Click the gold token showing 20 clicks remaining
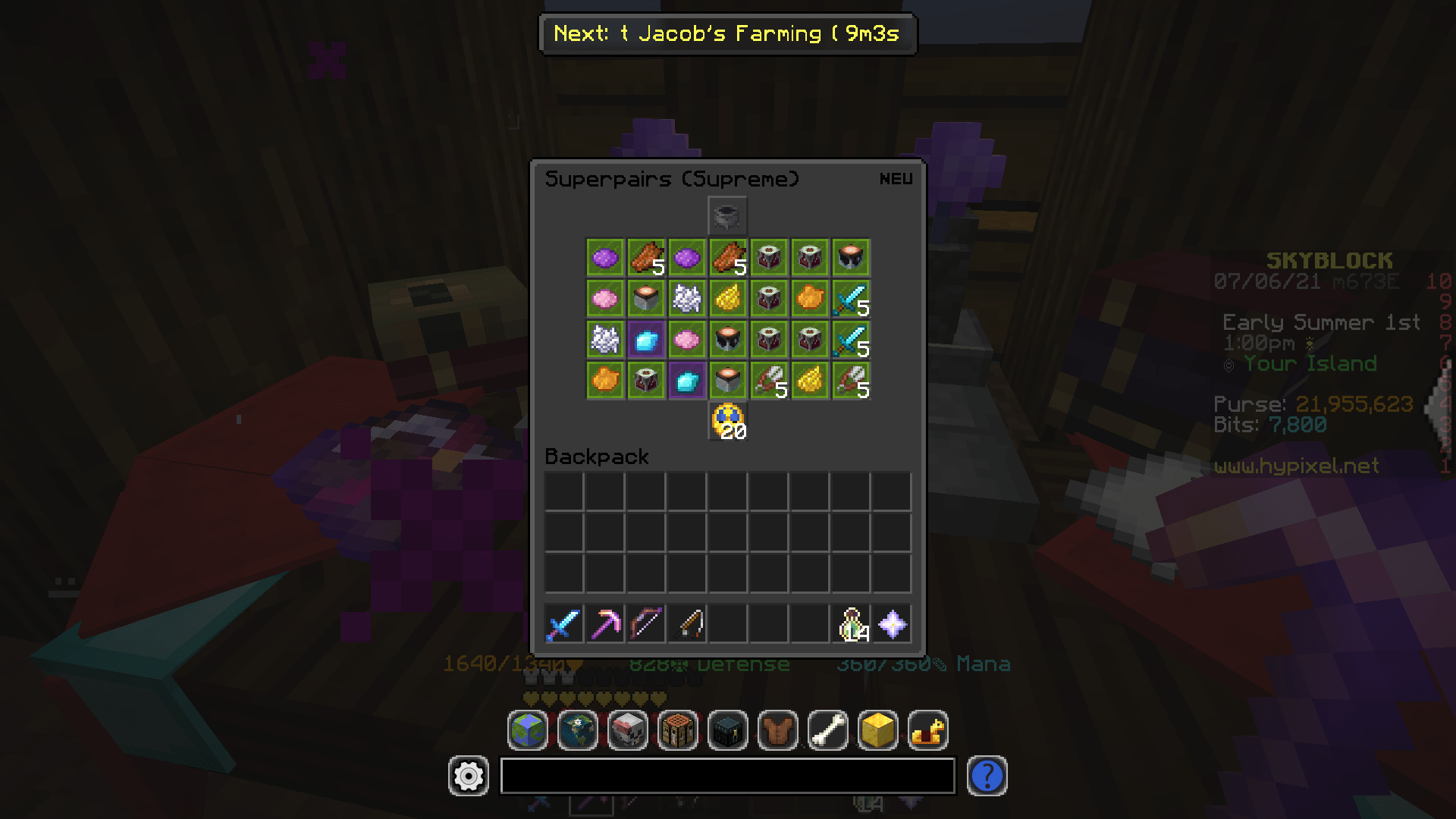 pyautogui.click(x=727, y=421)
